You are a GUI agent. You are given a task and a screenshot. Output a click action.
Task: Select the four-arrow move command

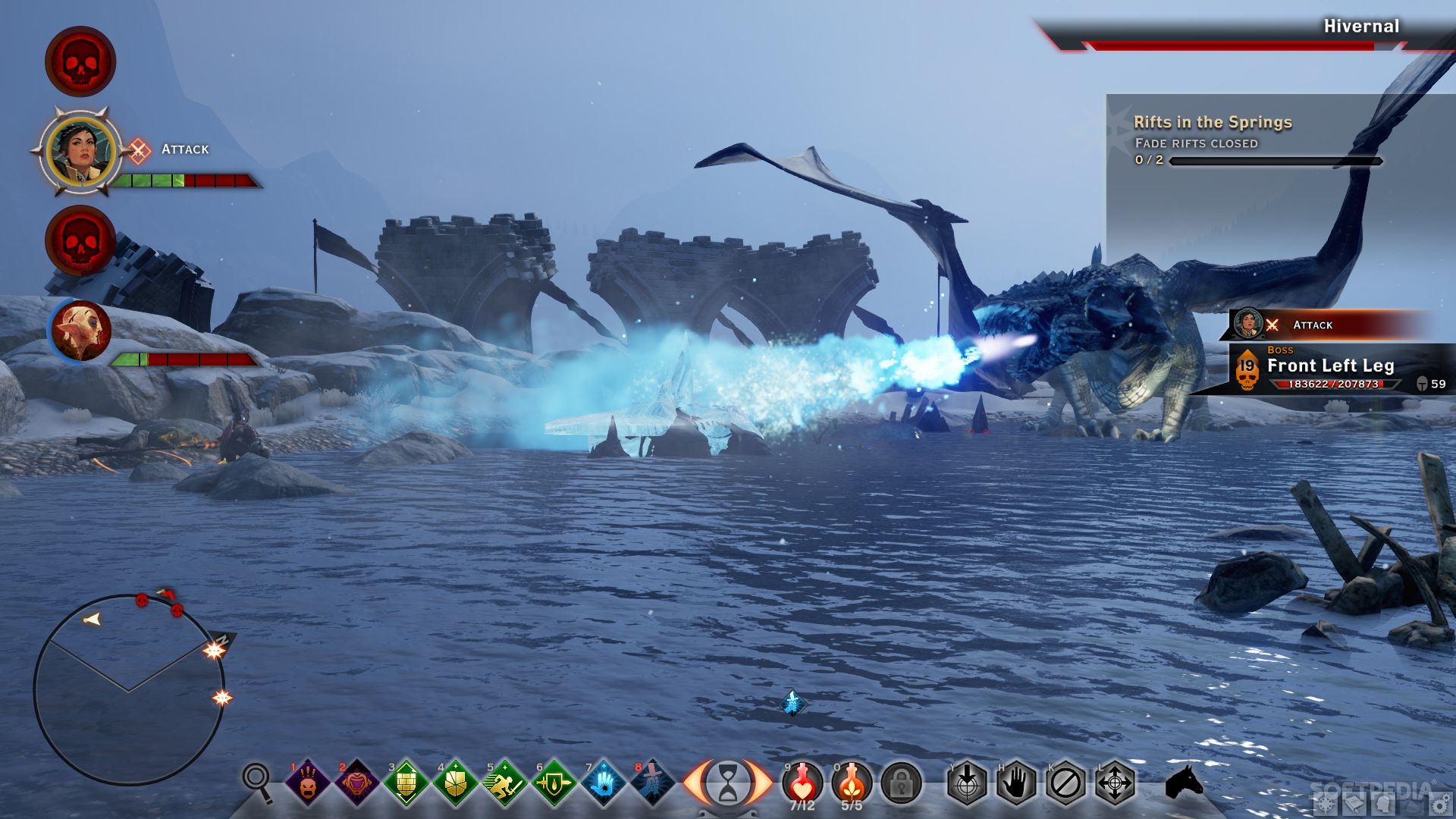1115,783
